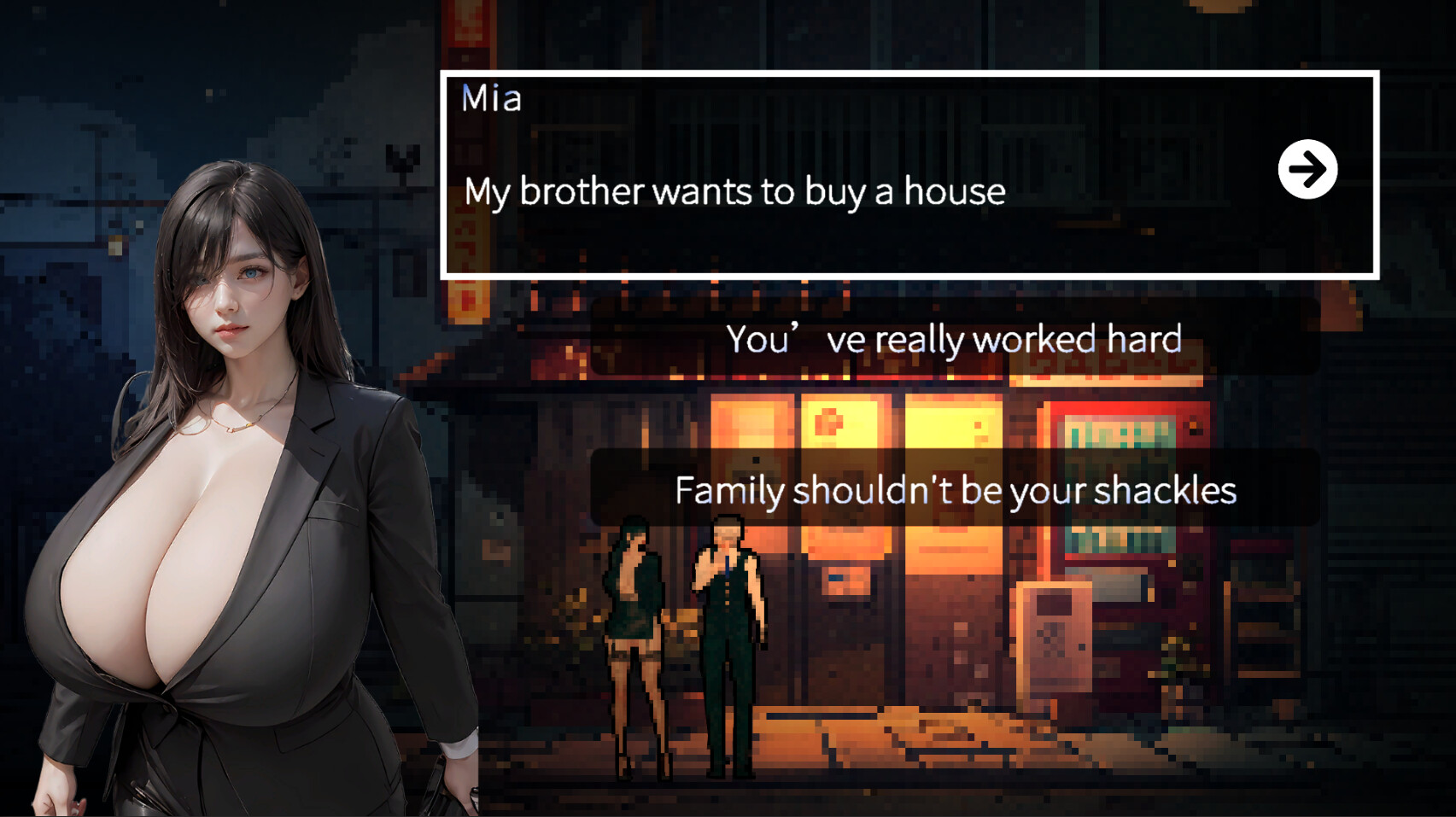Choose 'Family shouldn't be your shackles'
Viewport: 1456px width, 817px height.
click(955, 490)
